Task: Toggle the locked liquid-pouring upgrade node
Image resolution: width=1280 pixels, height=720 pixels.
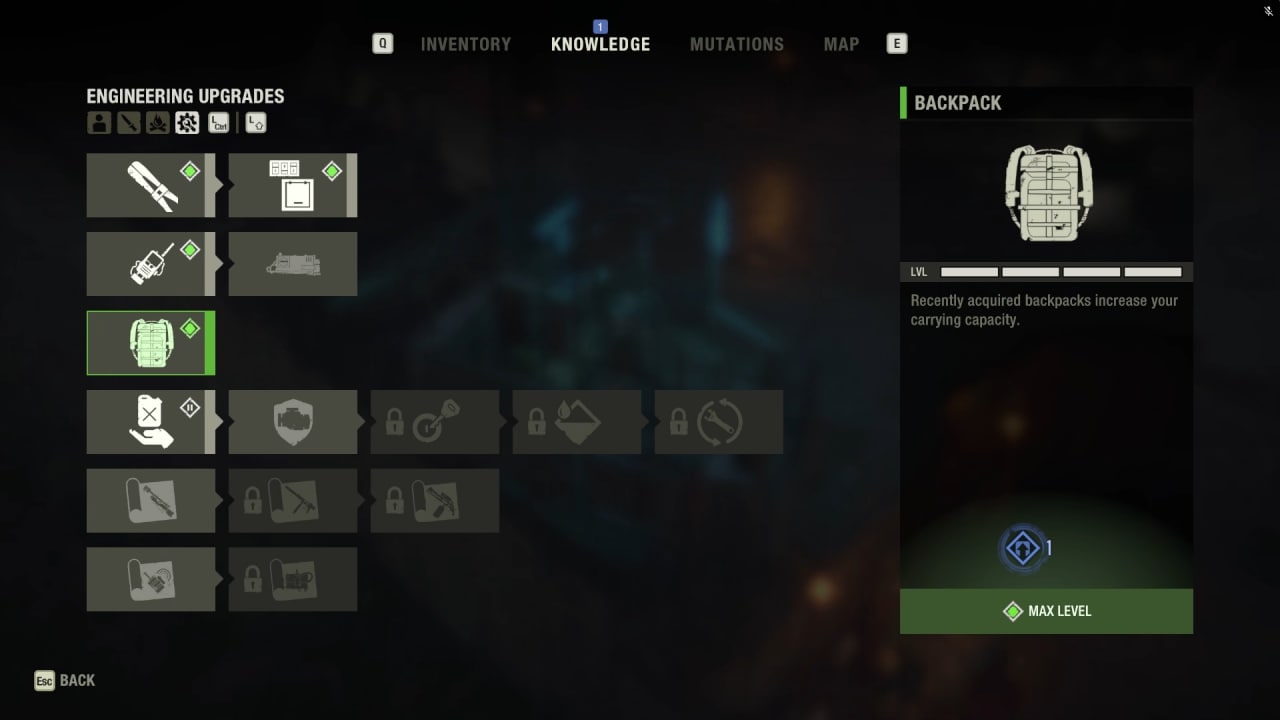Action: [577, 421]
